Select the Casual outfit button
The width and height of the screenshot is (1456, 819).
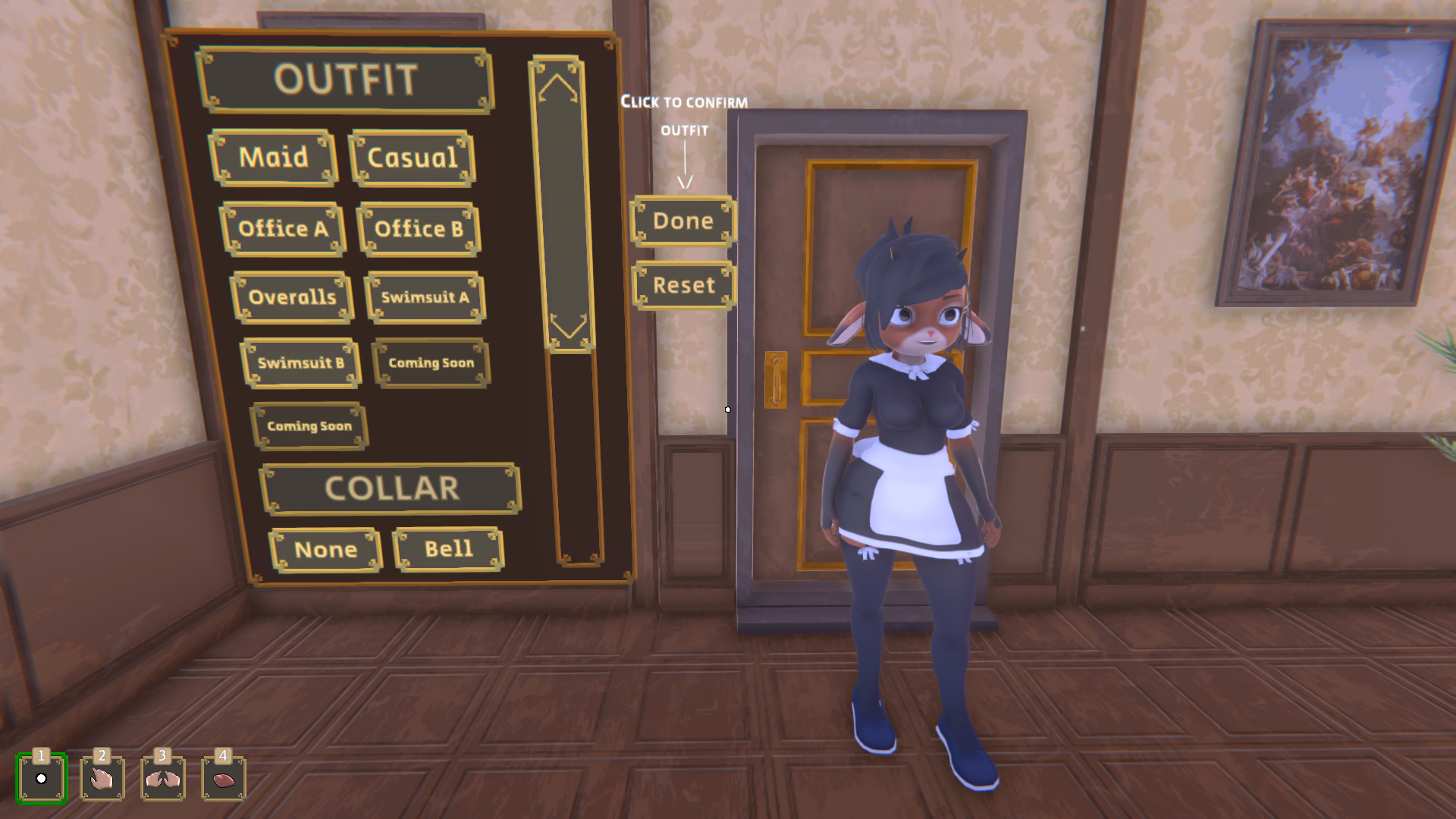412,158
